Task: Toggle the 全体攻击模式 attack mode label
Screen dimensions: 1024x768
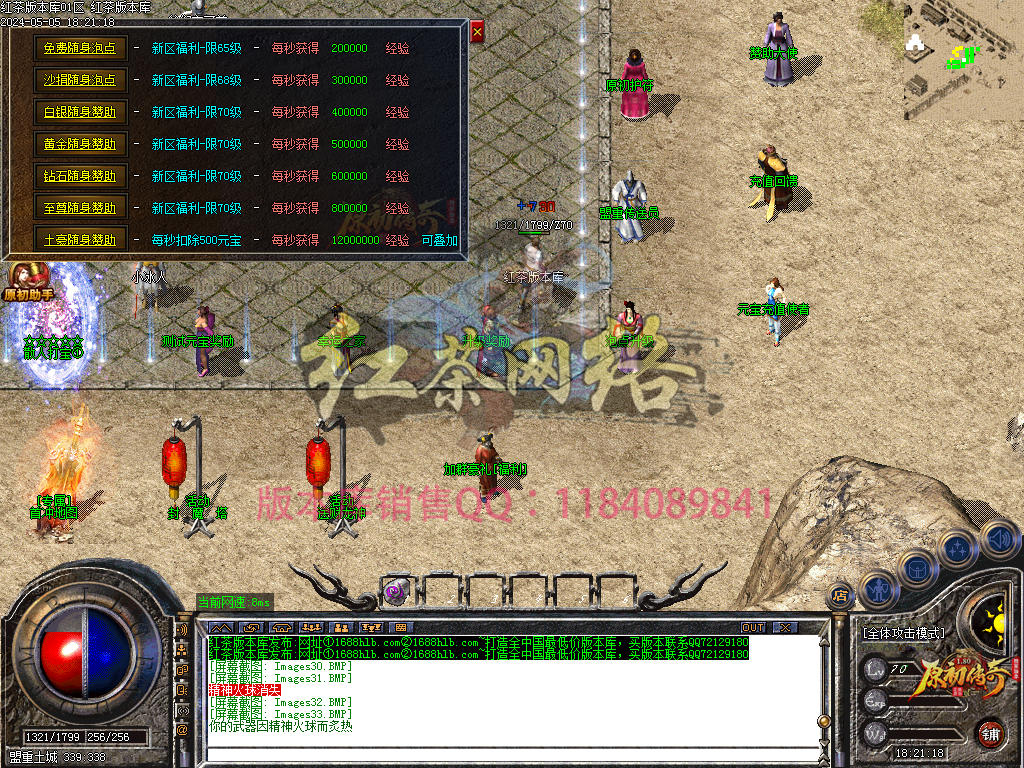Action: coord(902,633)
